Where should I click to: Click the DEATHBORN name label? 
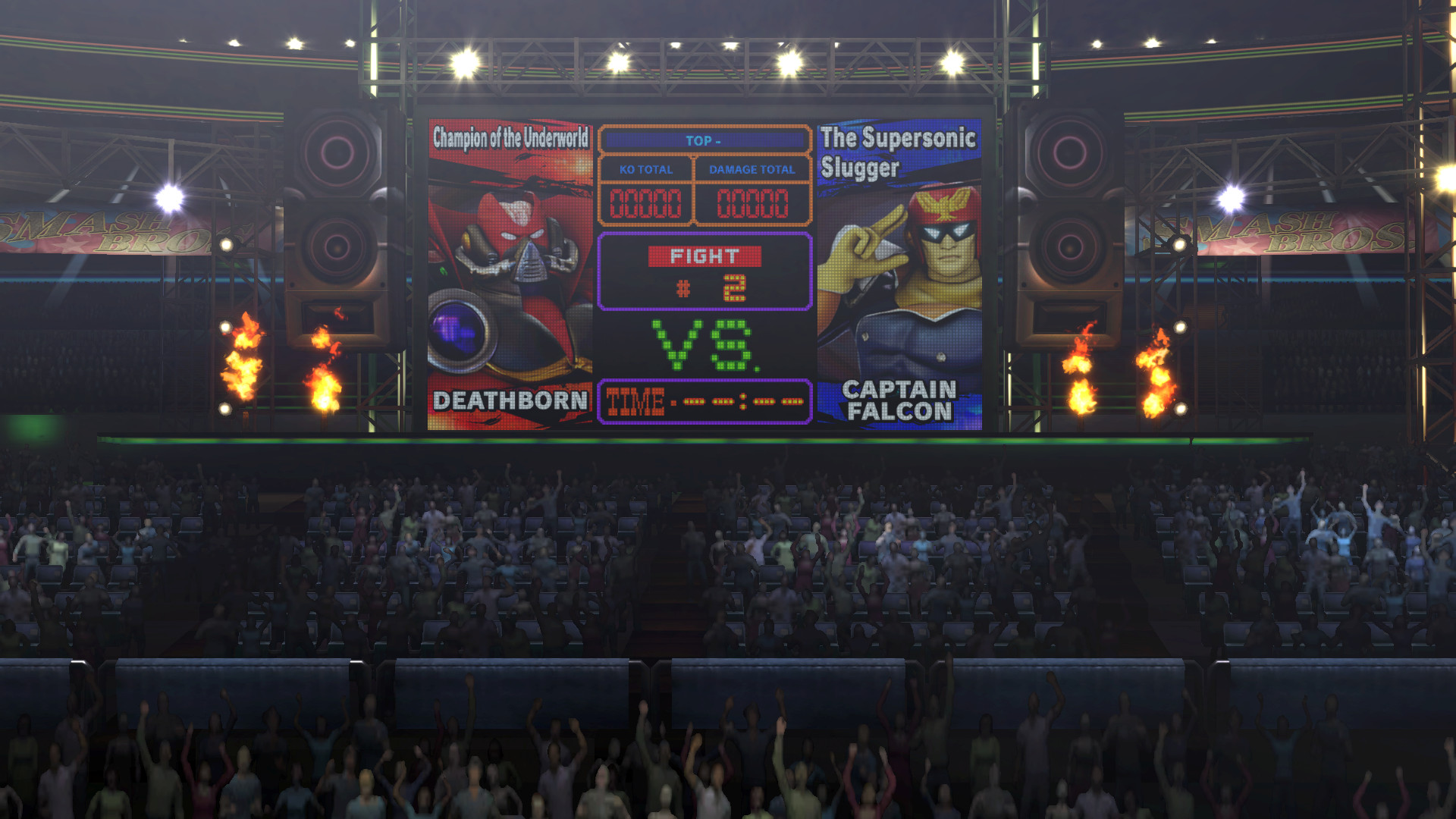click(509, 400)
